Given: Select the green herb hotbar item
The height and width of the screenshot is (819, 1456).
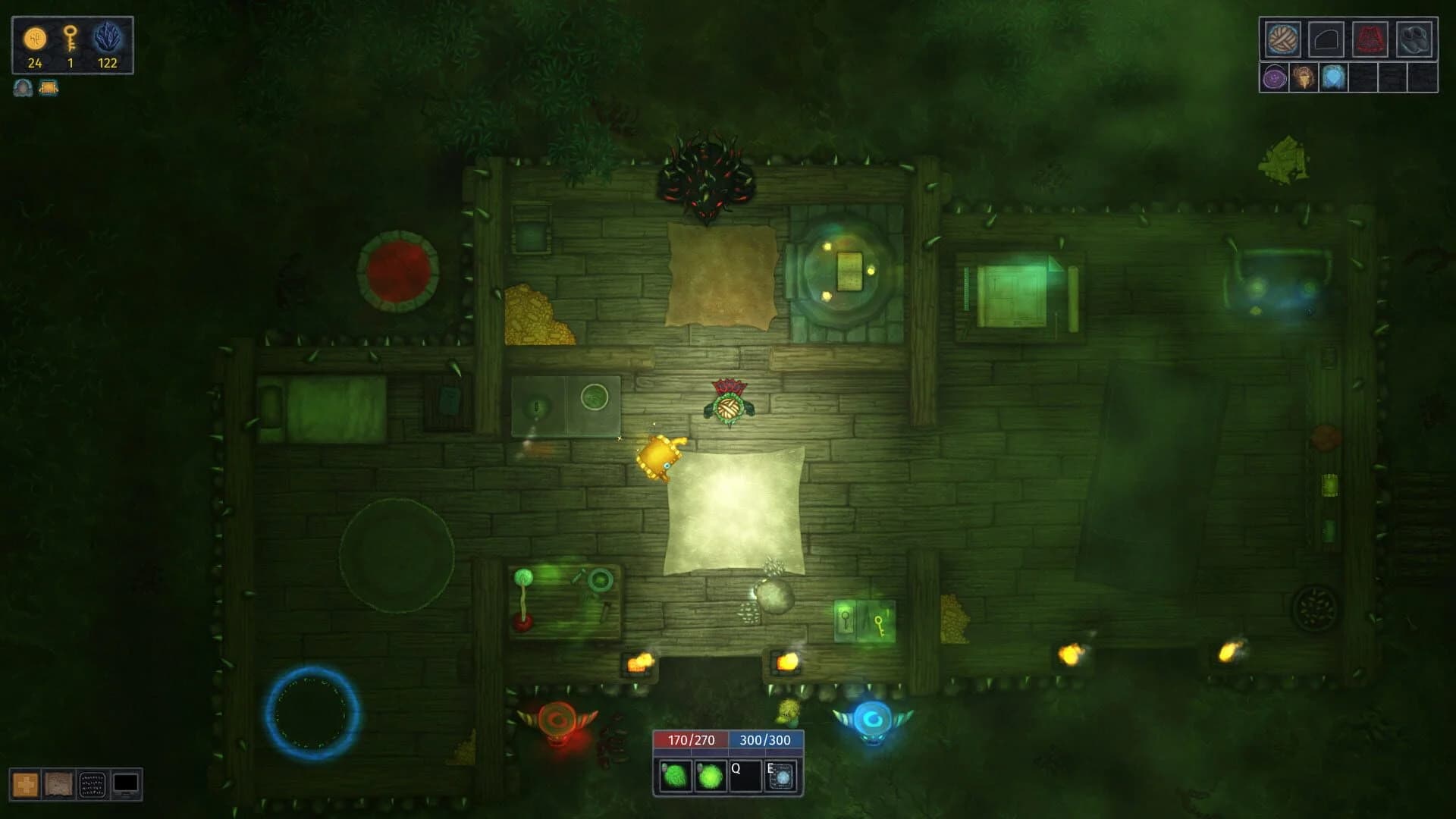Looking at the screenshot, I should coord(674,776).
